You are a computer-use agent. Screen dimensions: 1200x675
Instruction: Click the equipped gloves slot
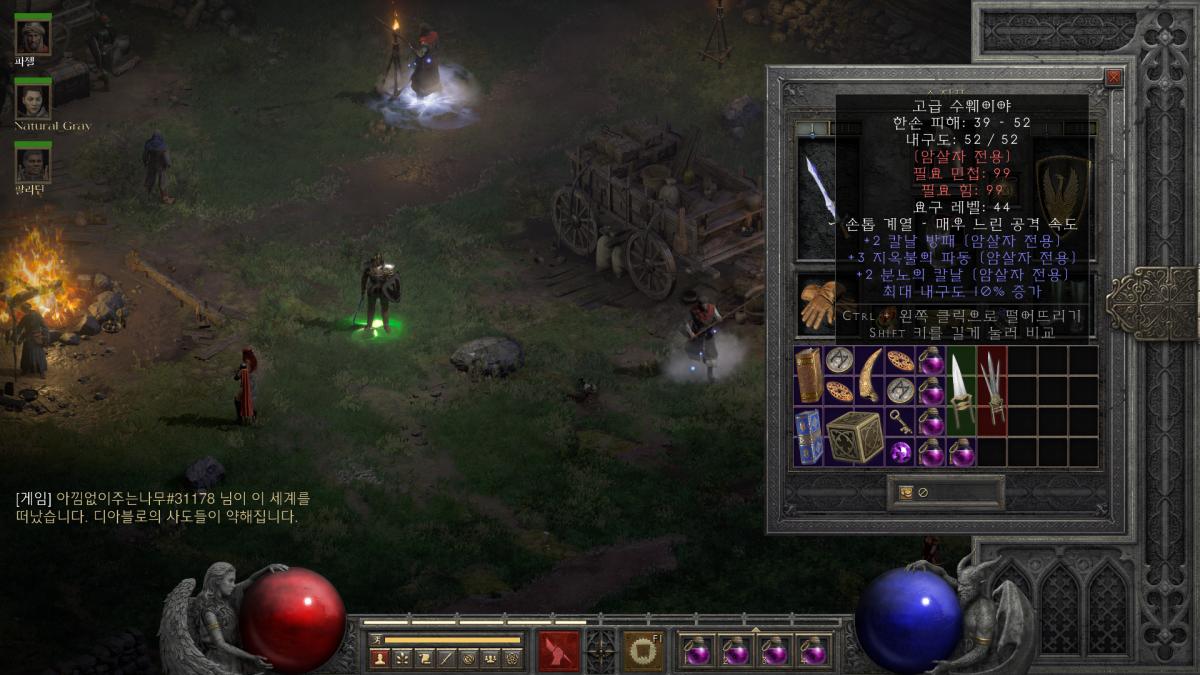click(817, 303)
